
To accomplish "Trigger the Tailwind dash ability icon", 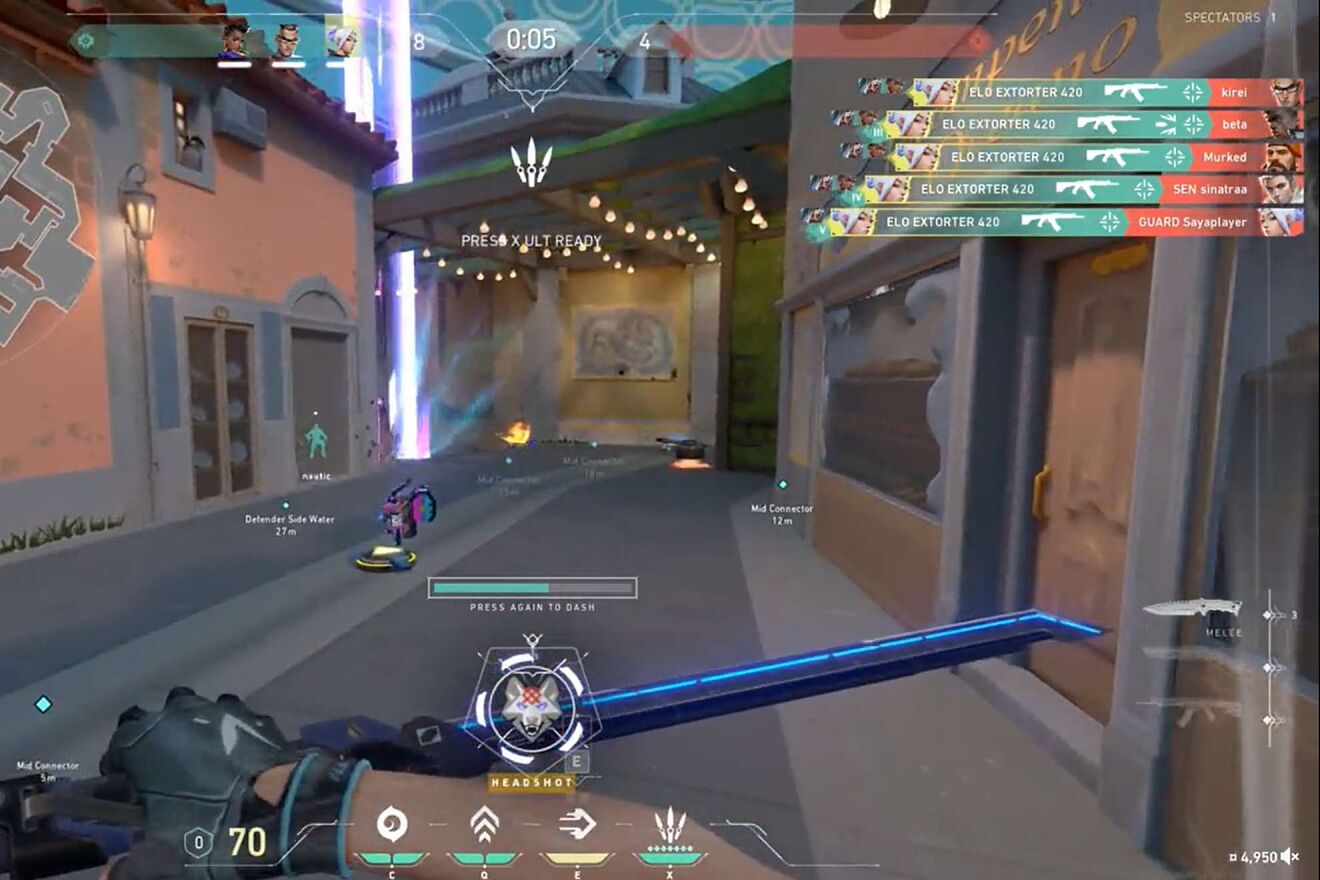I will [x=577, y=824].
